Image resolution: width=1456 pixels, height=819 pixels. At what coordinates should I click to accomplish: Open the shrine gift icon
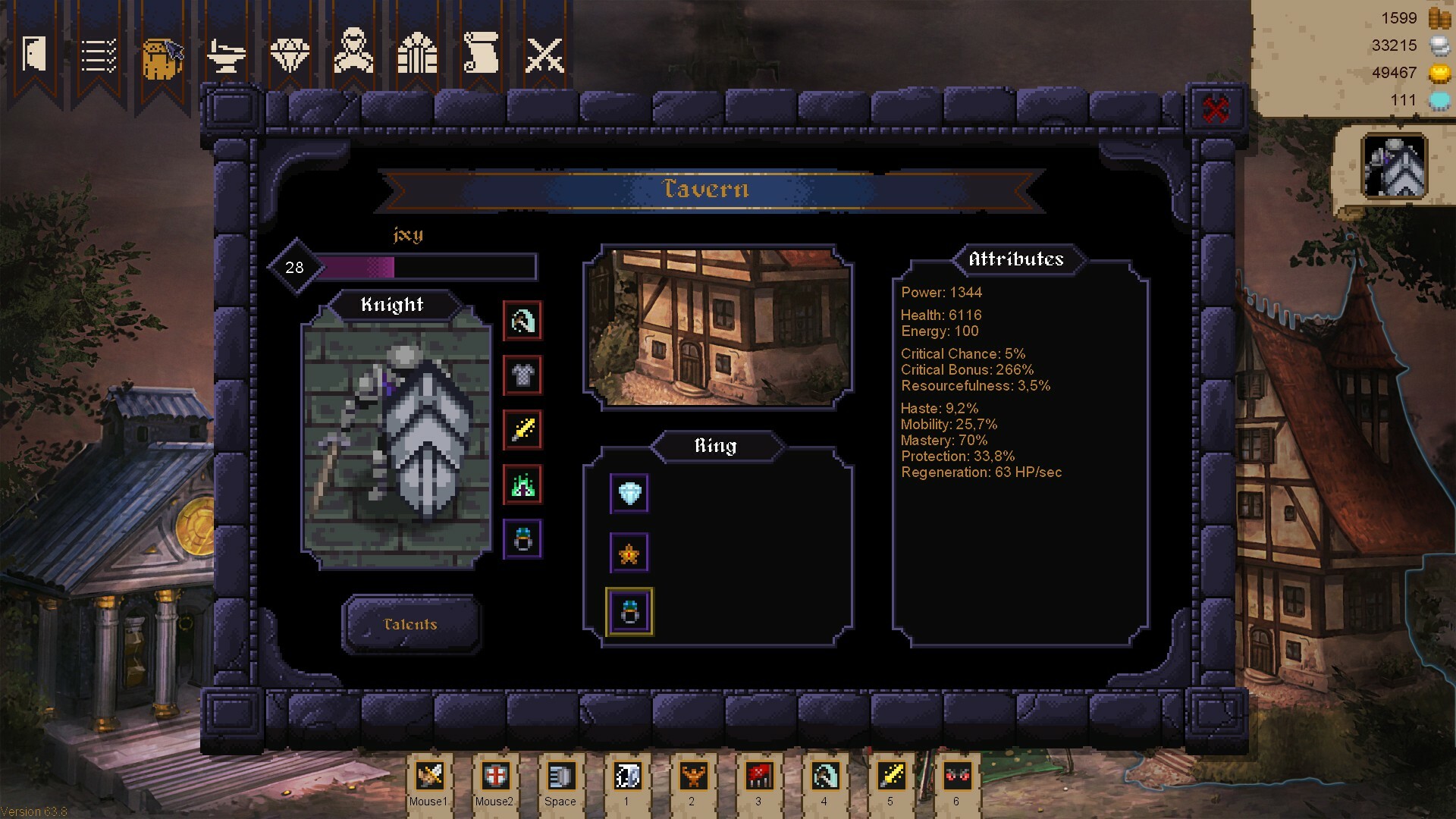tap(416, 55)
